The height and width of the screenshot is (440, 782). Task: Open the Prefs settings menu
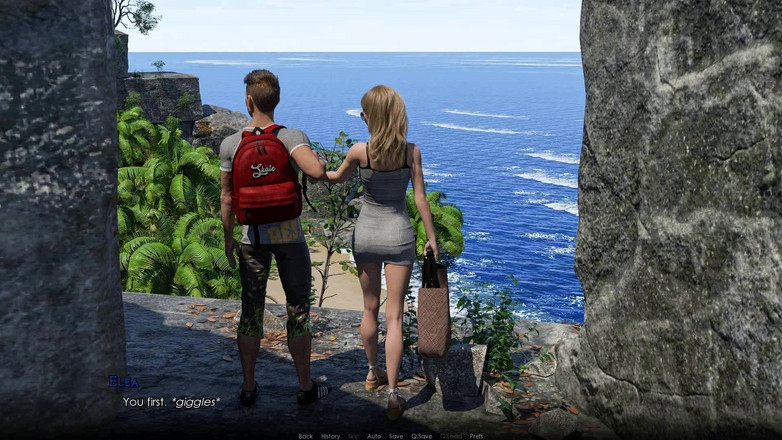coord(476,436)
